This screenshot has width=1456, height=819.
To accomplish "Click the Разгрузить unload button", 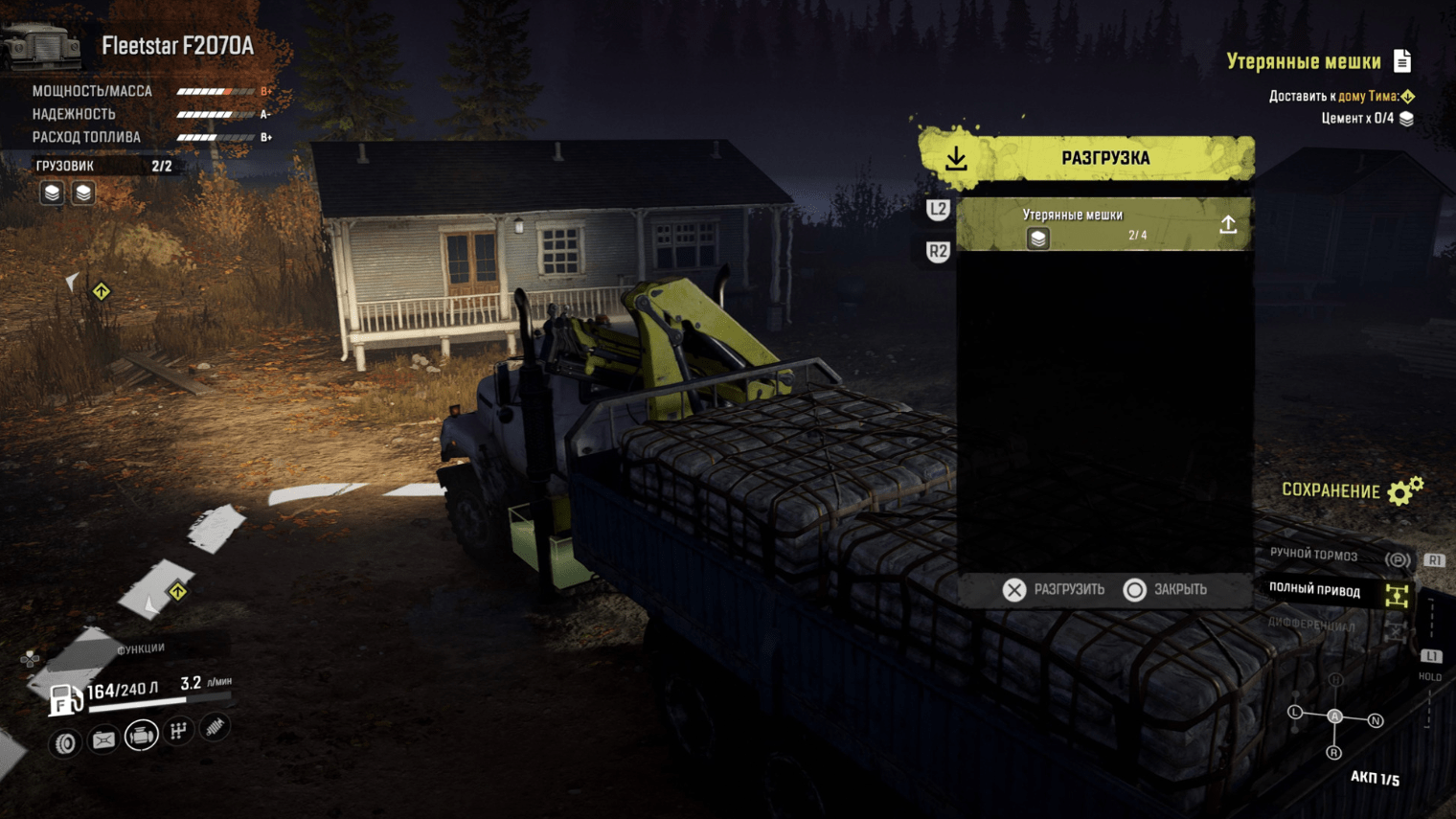I will tap(1054, 590).
